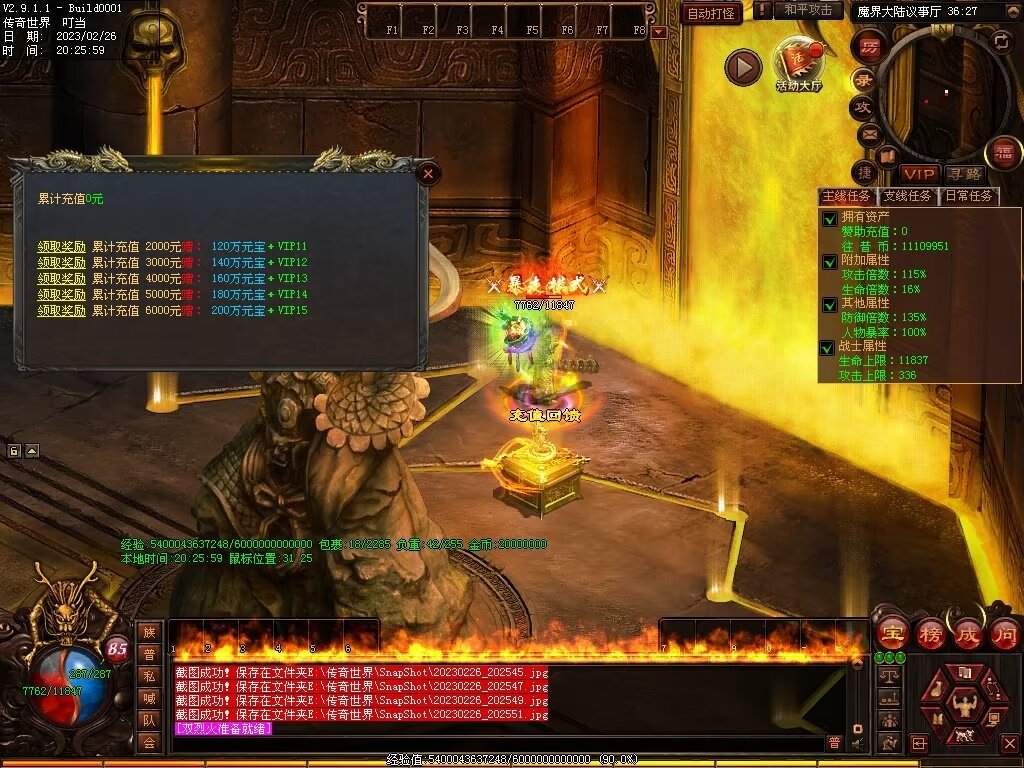1024x768 pixels.
Task: Claim the 2000元 VIP11 recharge reward
Action: [62, 246]
